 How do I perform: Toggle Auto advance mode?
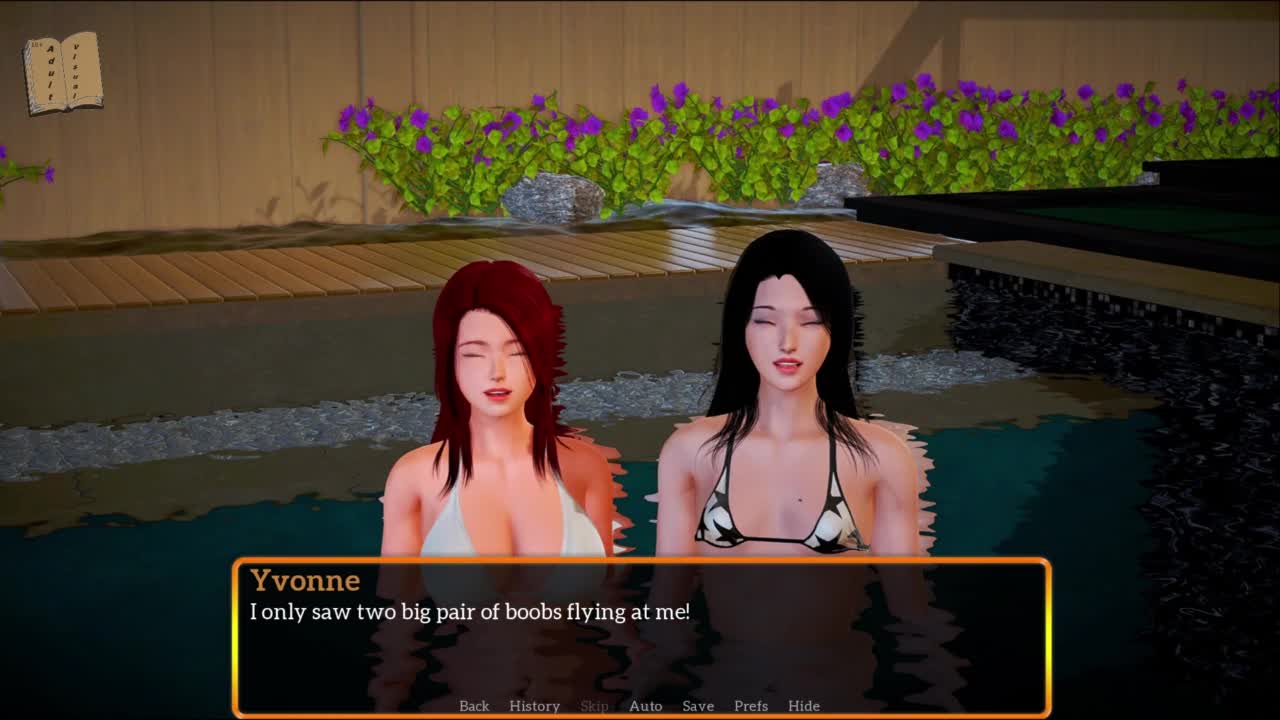pyautogui.click(x=645, y=706)
